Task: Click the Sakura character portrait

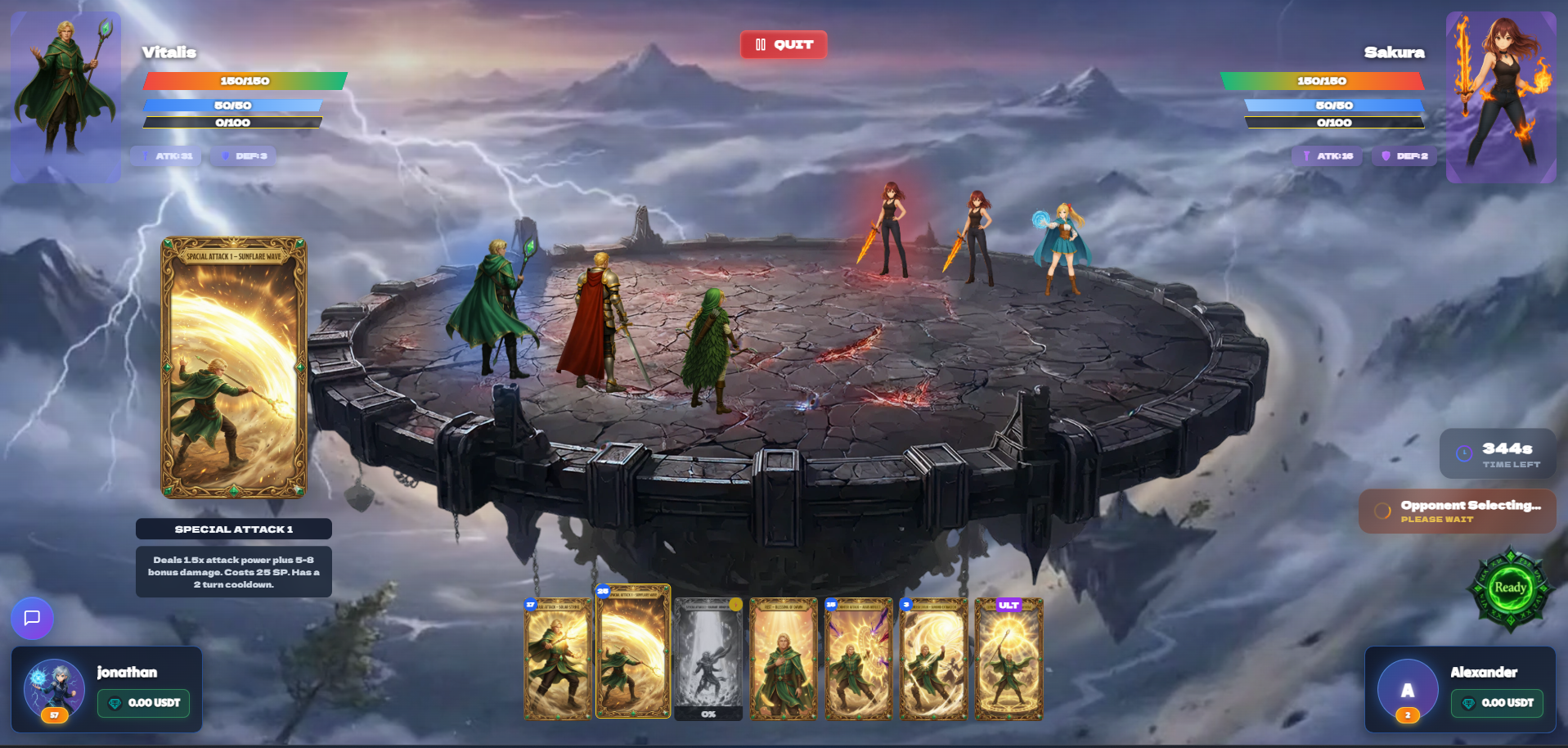Action: coord(1501,97)
